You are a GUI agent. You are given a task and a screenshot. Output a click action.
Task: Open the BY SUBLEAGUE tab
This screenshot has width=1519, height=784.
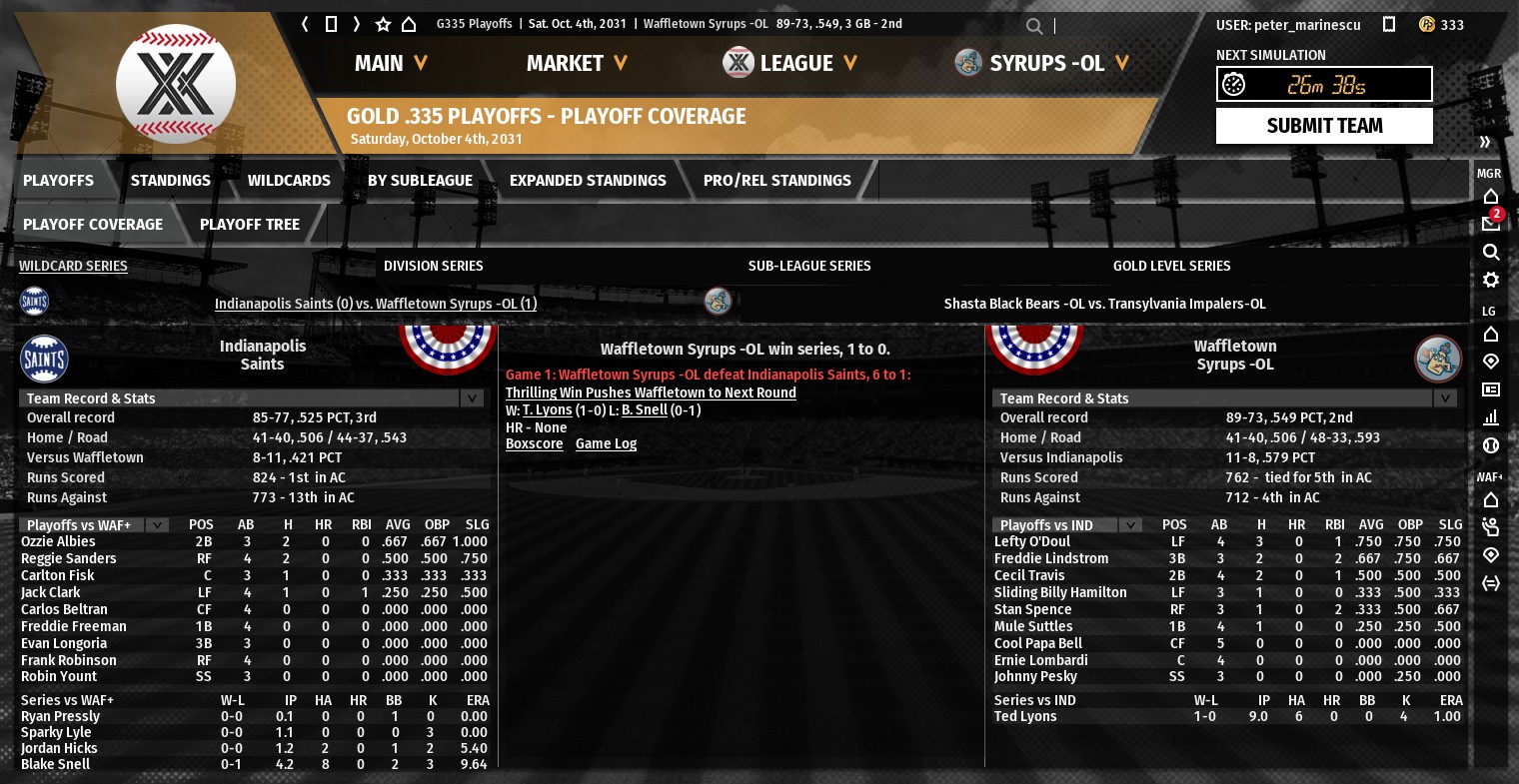pyautogui.click(x=420, y=181)
